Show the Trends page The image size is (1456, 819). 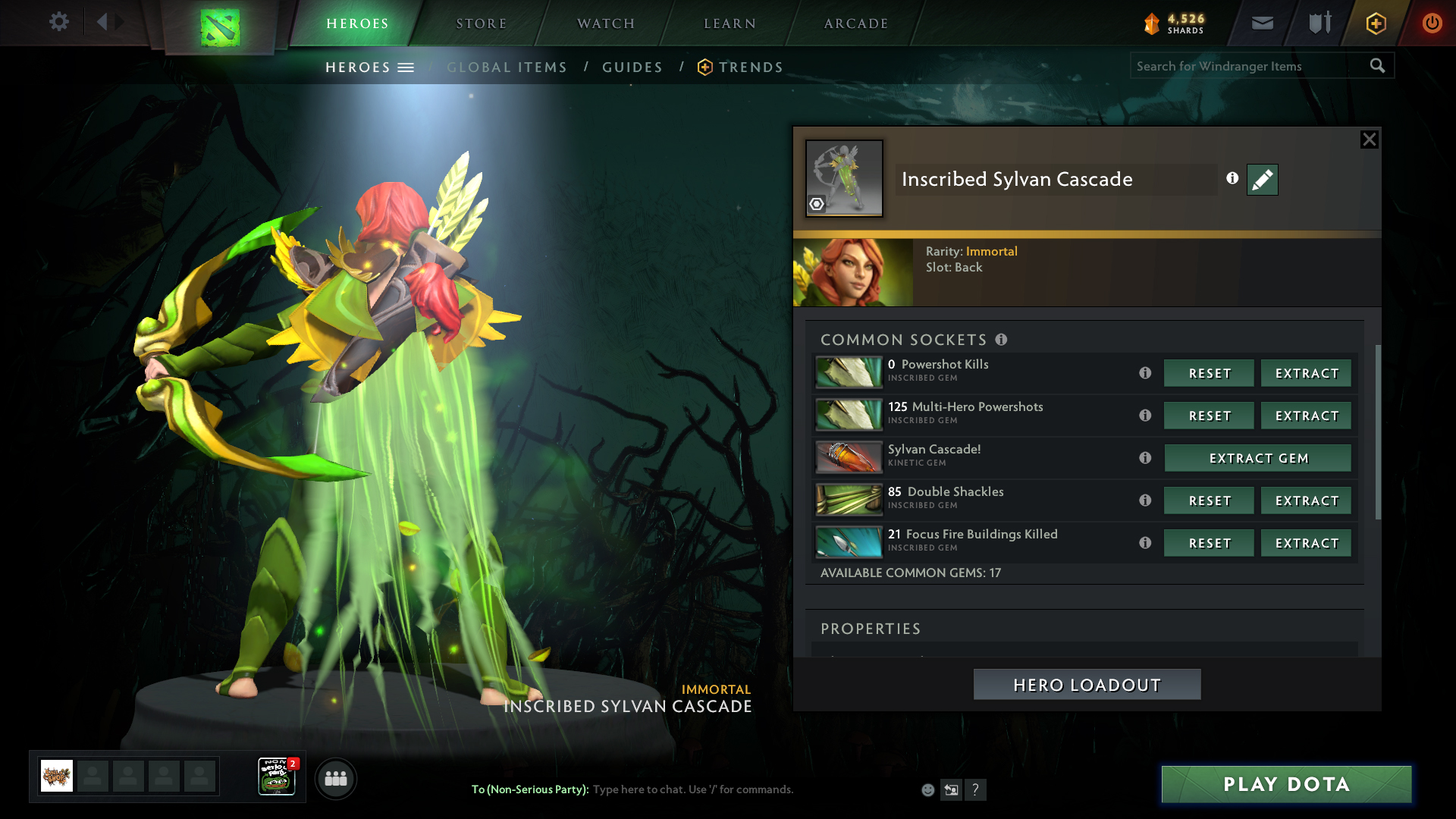pos(750,67)
